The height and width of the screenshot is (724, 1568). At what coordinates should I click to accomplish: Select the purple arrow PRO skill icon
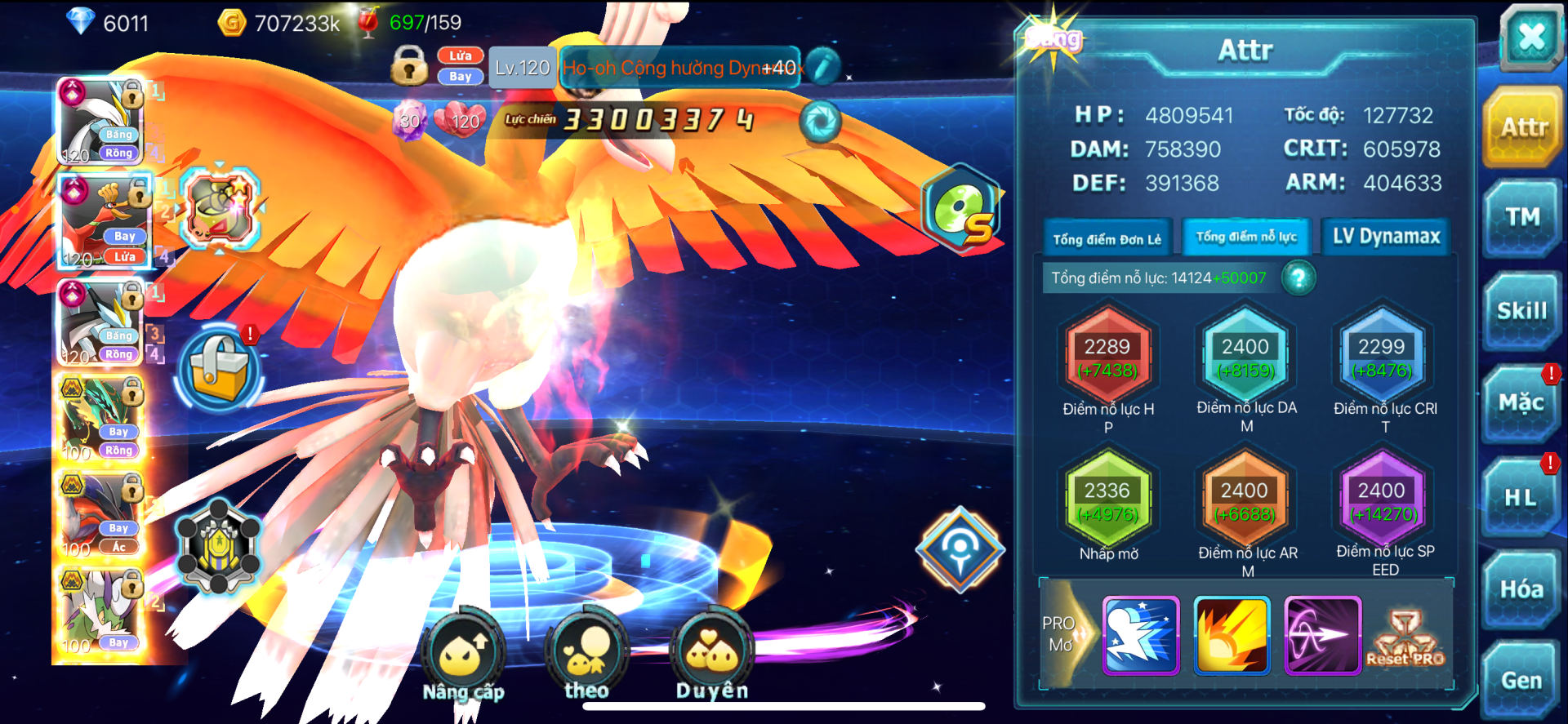click(1321, 635)
